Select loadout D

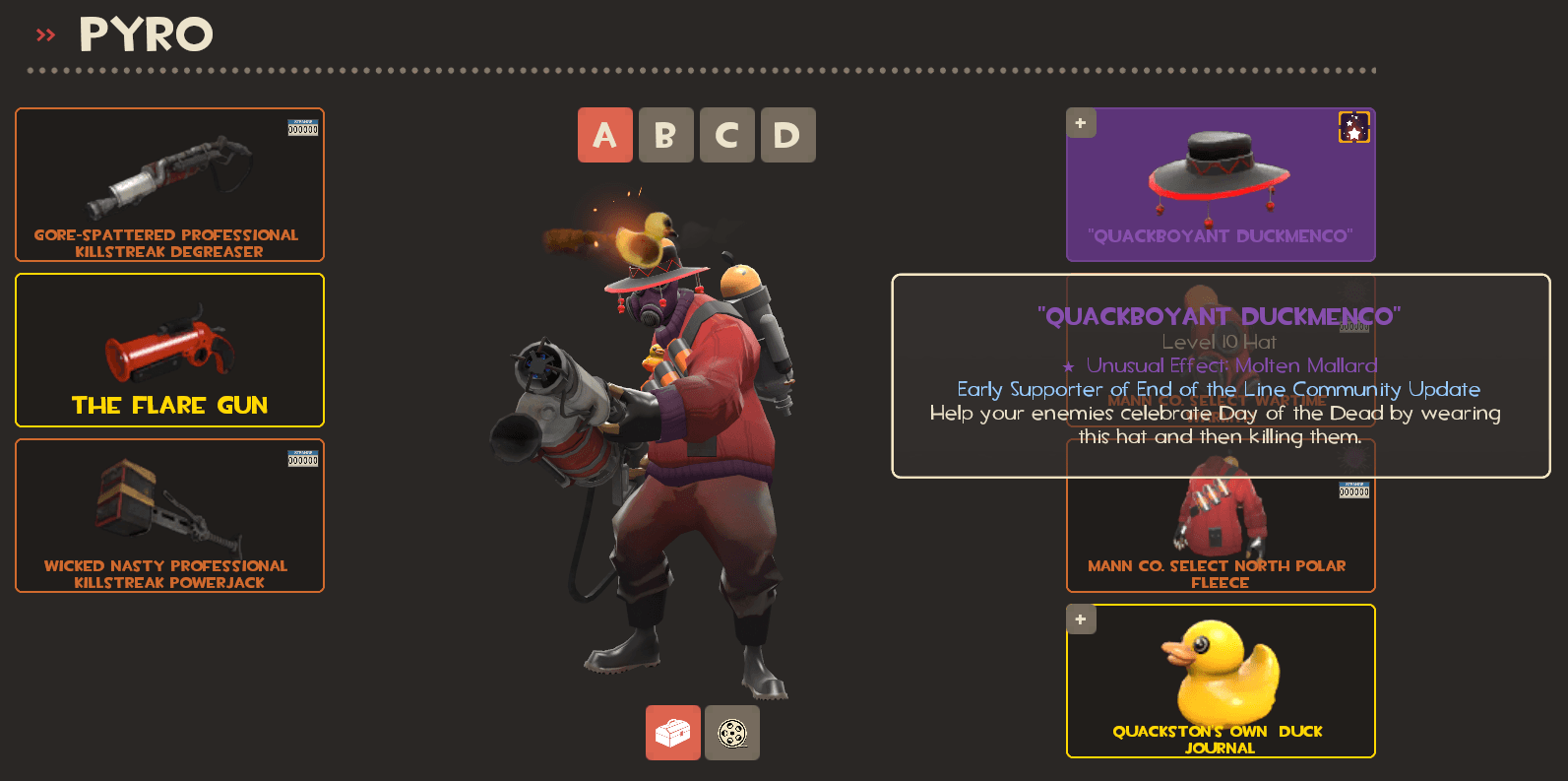787,135
